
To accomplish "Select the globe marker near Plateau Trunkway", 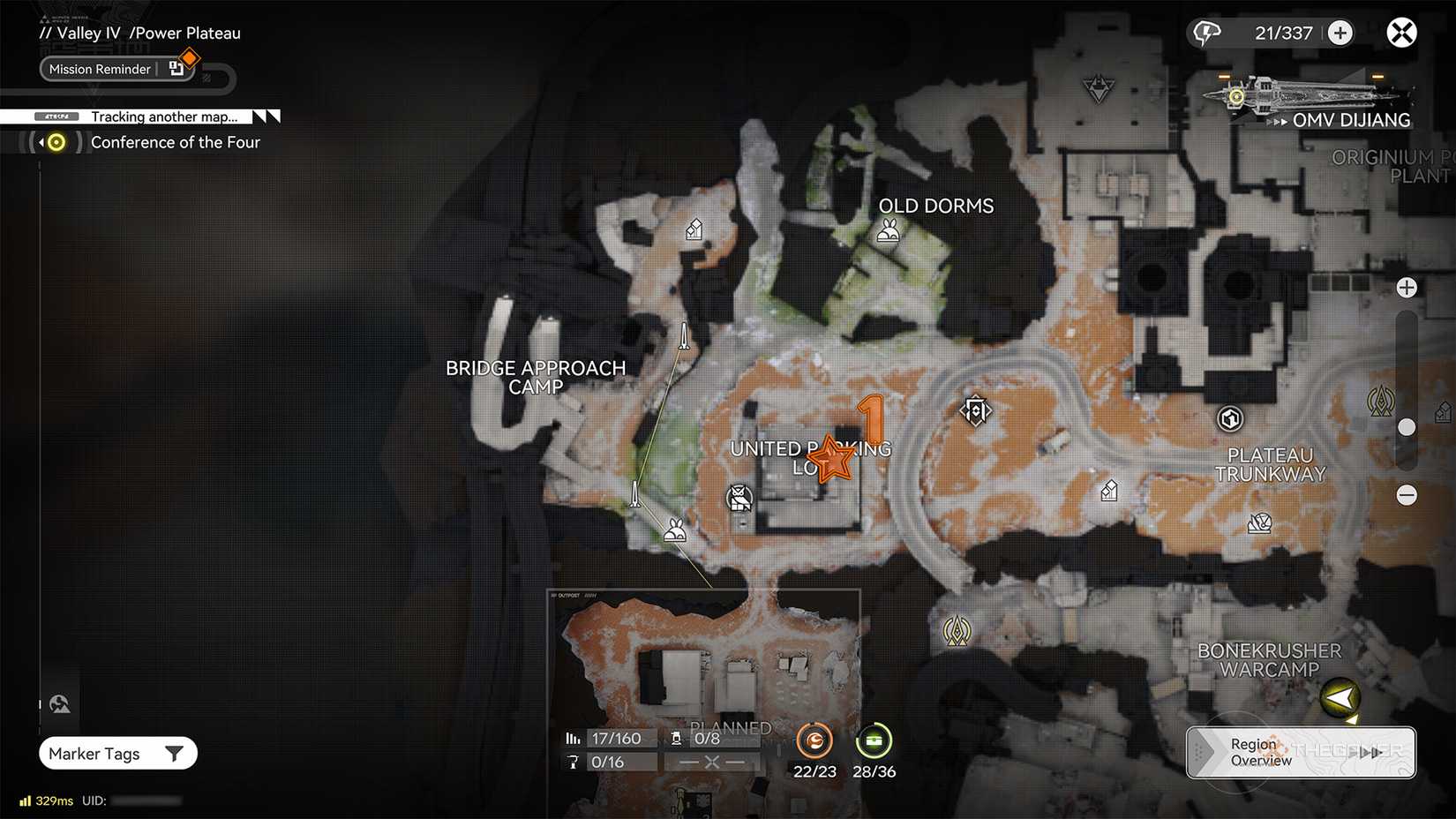I will tap(1230, 419).
